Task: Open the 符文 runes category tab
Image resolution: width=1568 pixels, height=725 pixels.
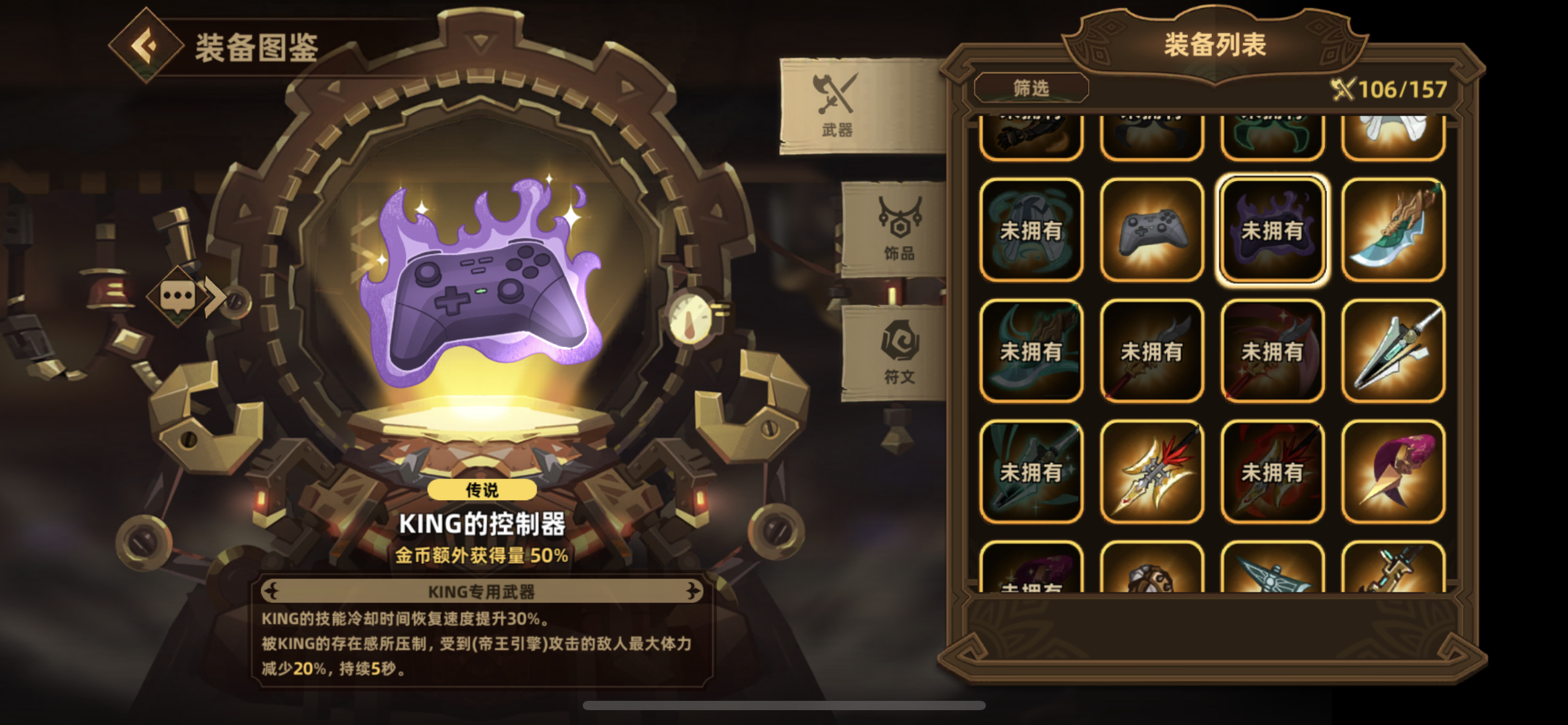Action: (x=892, y=353)
